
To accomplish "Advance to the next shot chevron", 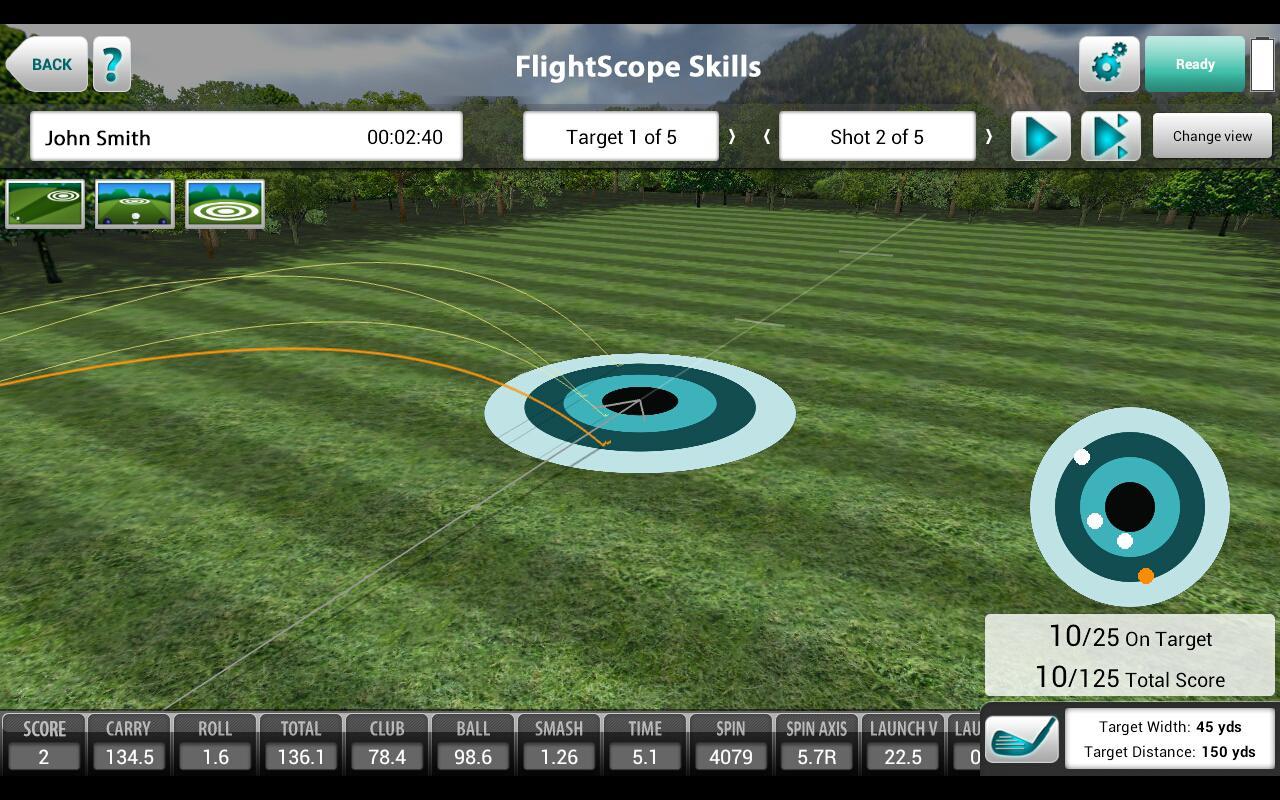I will 989,136.
